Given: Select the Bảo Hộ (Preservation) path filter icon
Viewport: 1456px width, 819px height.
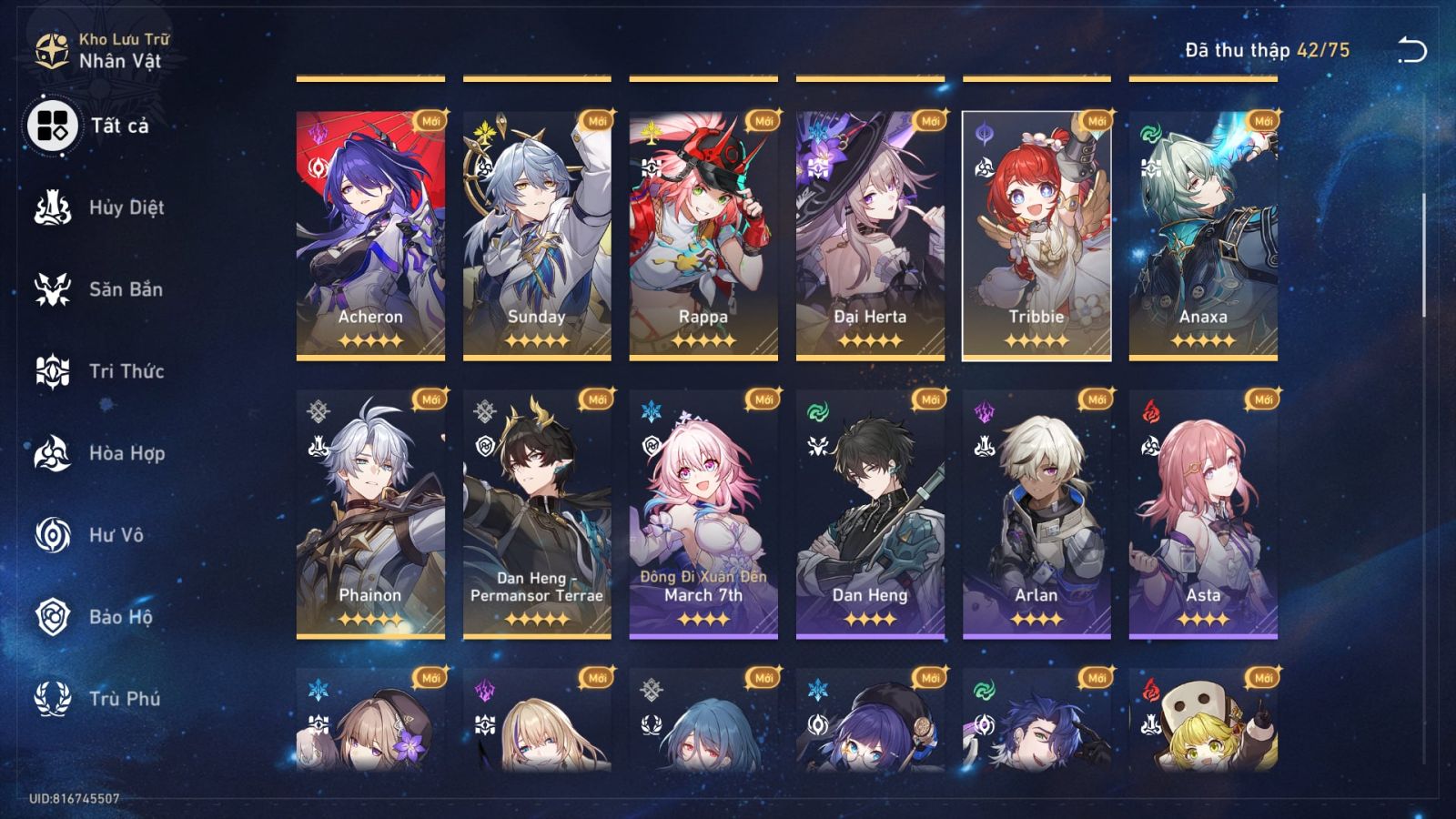Looking at the screenshot, I should click(x=52, y=617).
